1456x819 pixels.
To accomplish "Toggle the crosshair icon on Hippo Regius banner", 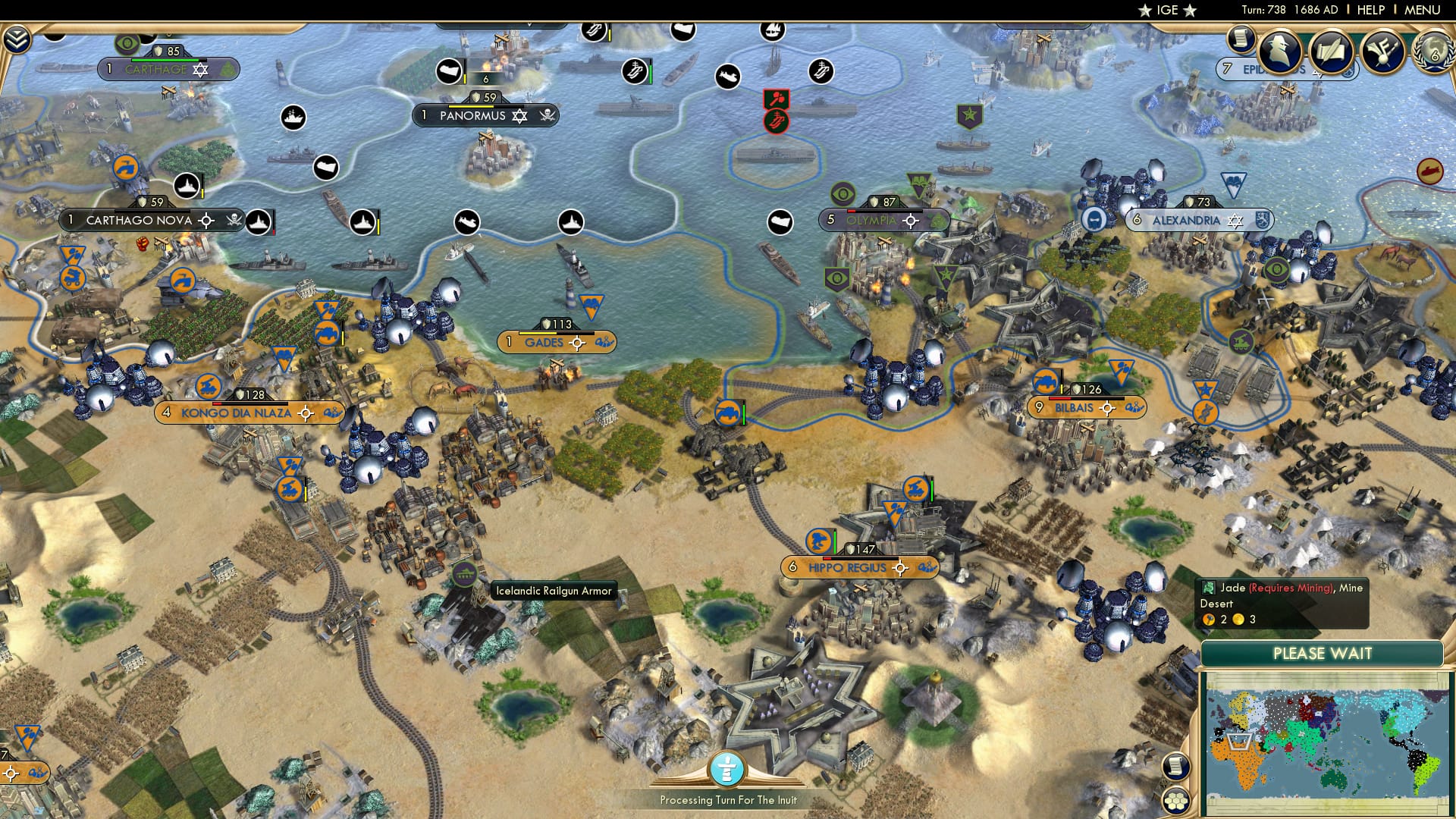I will pos(899,567).
